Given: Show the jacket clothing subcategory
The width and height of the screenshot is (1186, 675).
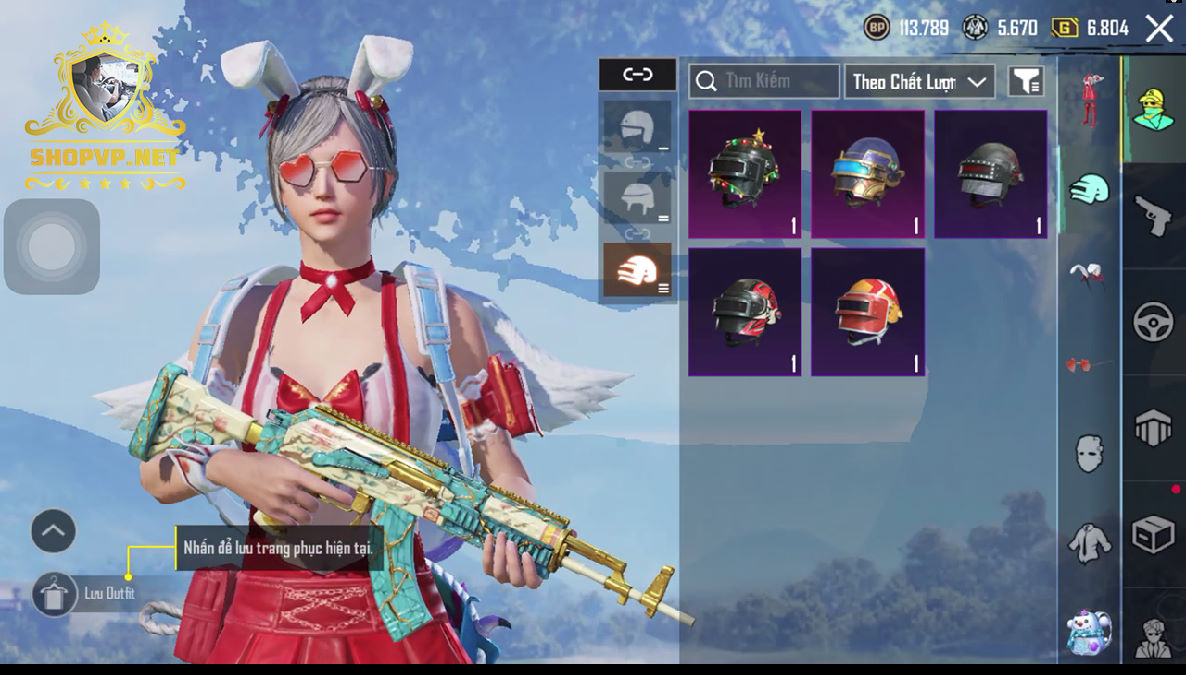Looking at the screenshot, I should [1089, 543].
